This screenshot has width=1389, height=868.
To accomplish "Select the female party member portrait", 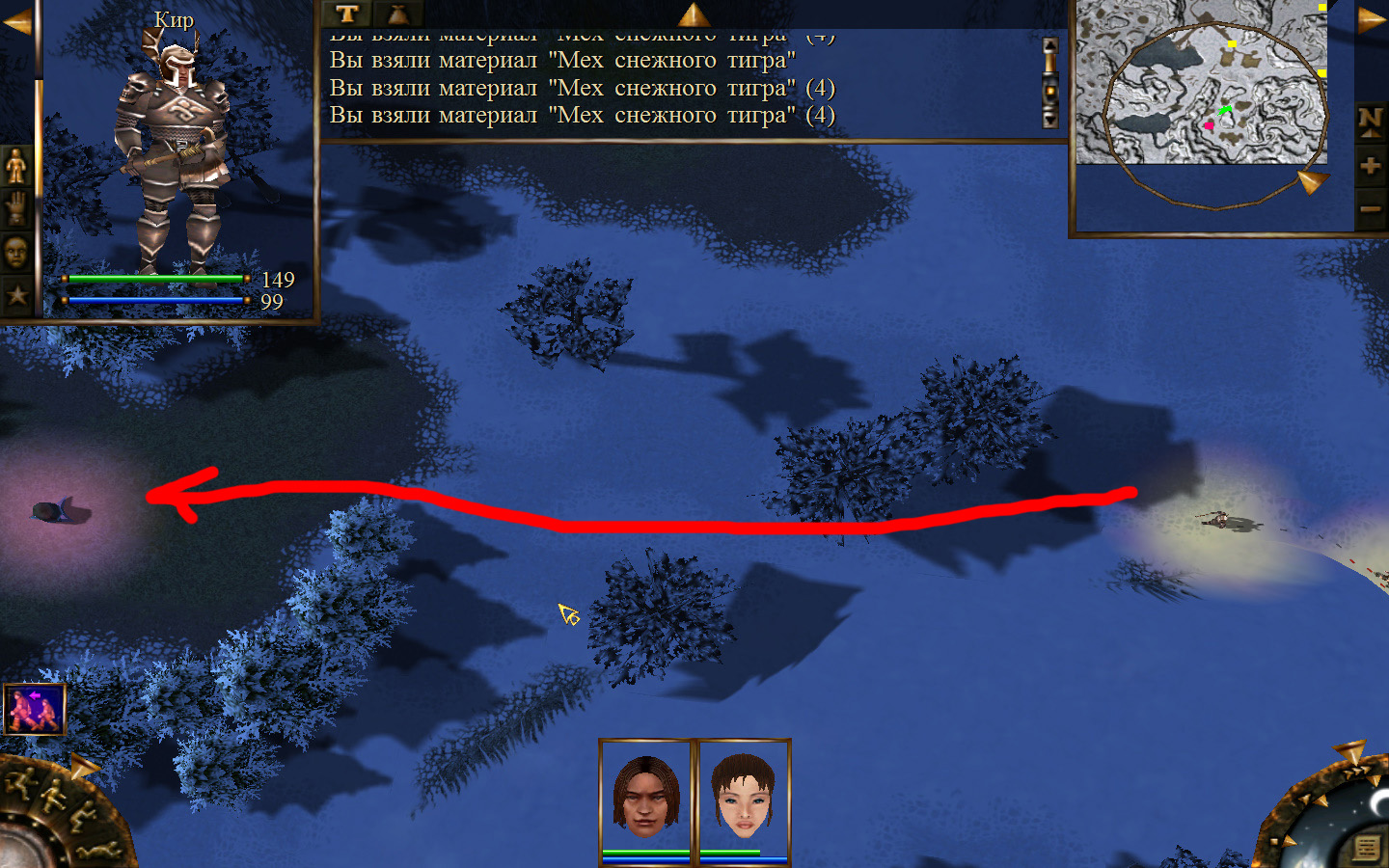I will [x=744, y=797].
